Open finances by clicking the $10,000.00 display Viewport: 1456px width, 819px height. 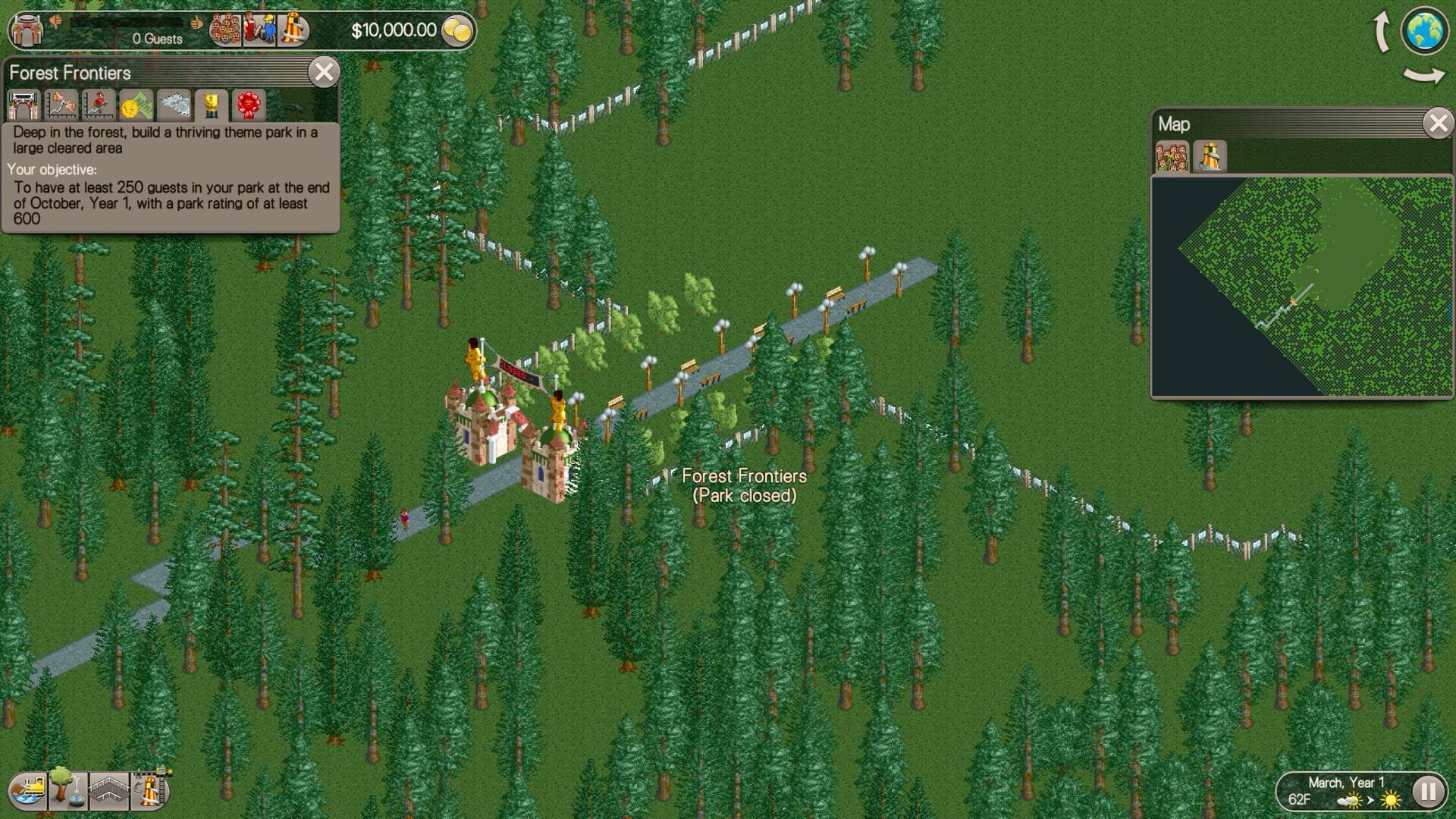pyautogui.click(x=394, y=30)
